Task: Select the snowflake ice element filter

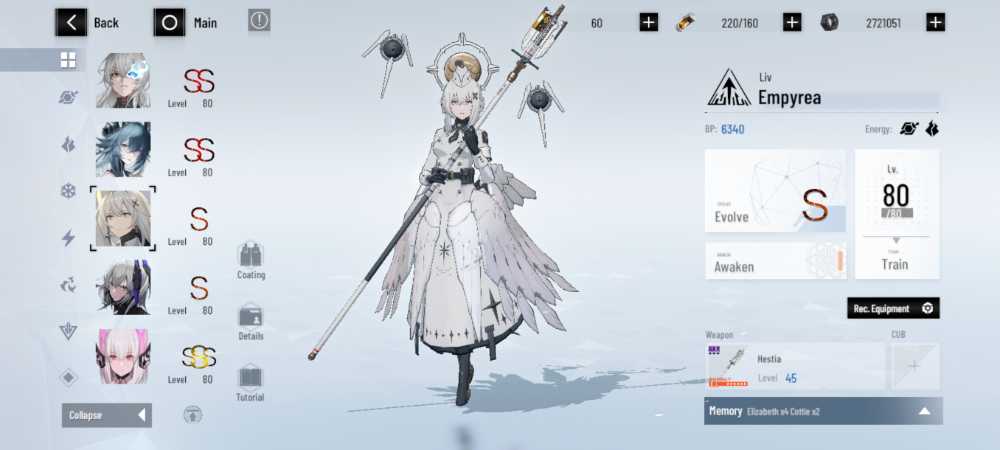Action: (68, 191)
